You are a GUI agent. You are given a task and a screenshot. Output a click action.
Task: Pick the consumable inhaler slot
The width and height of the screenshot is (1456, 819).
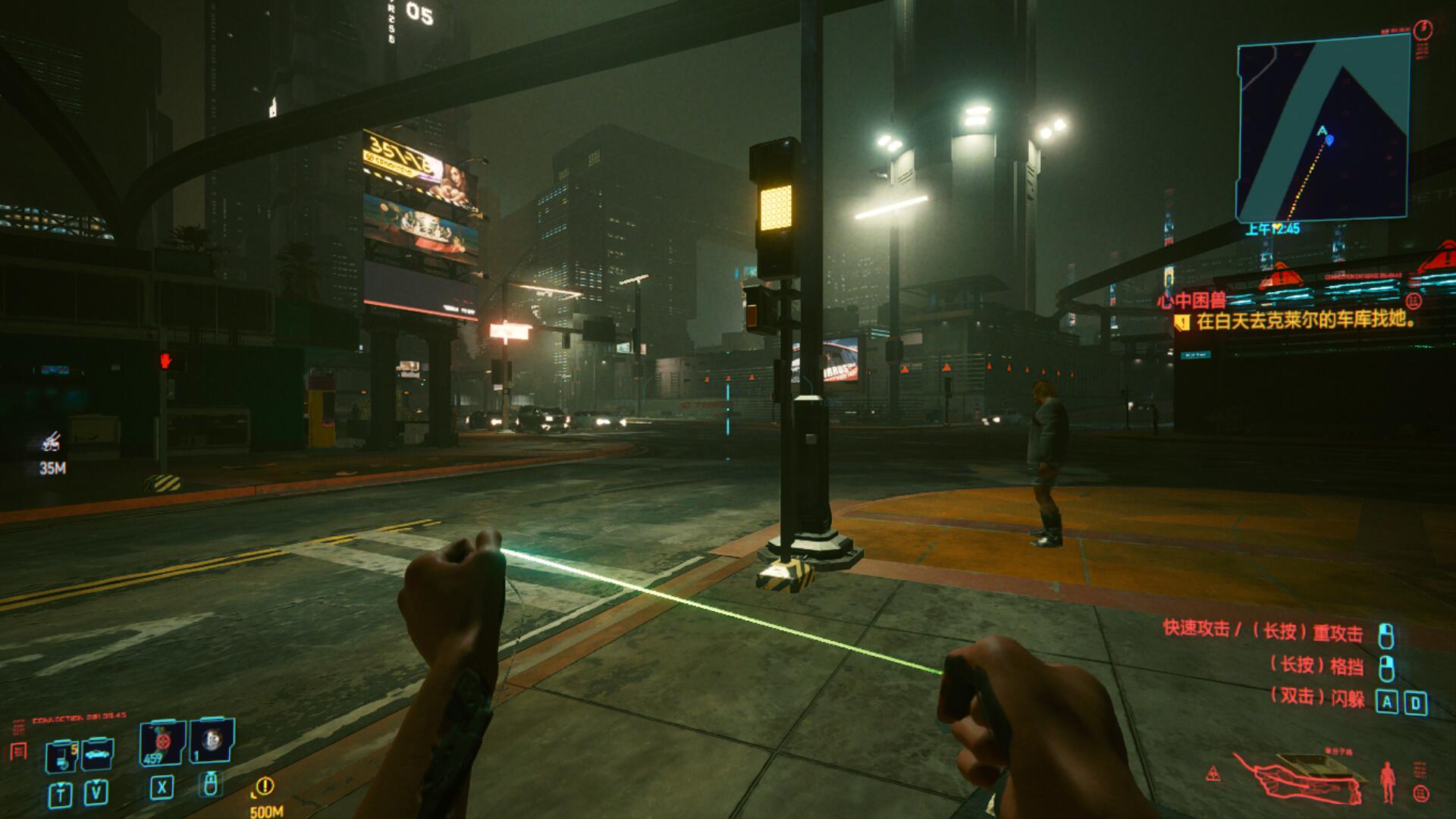tap(212, 740)
